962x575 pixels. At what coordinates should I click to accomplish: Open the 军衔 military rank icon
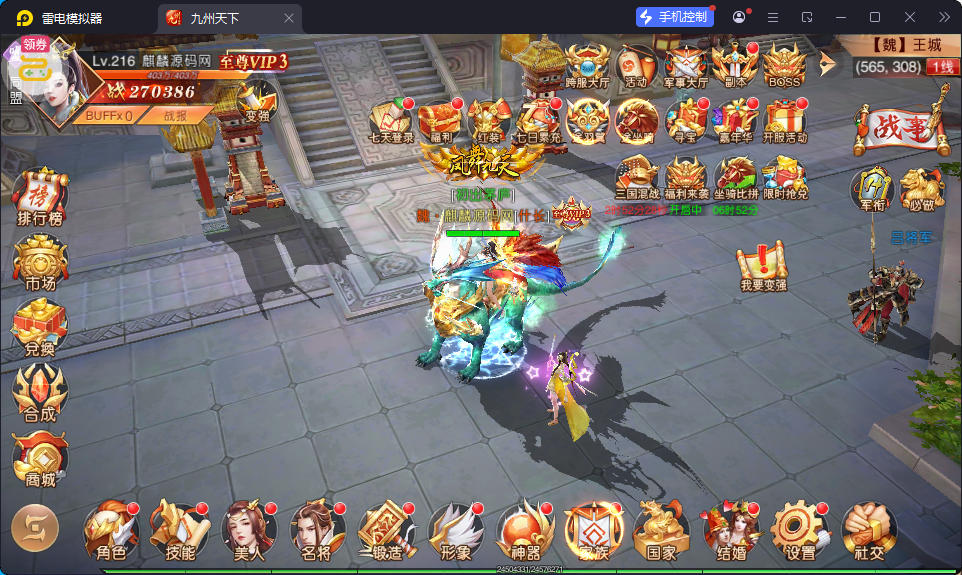(x=871, y=188)
